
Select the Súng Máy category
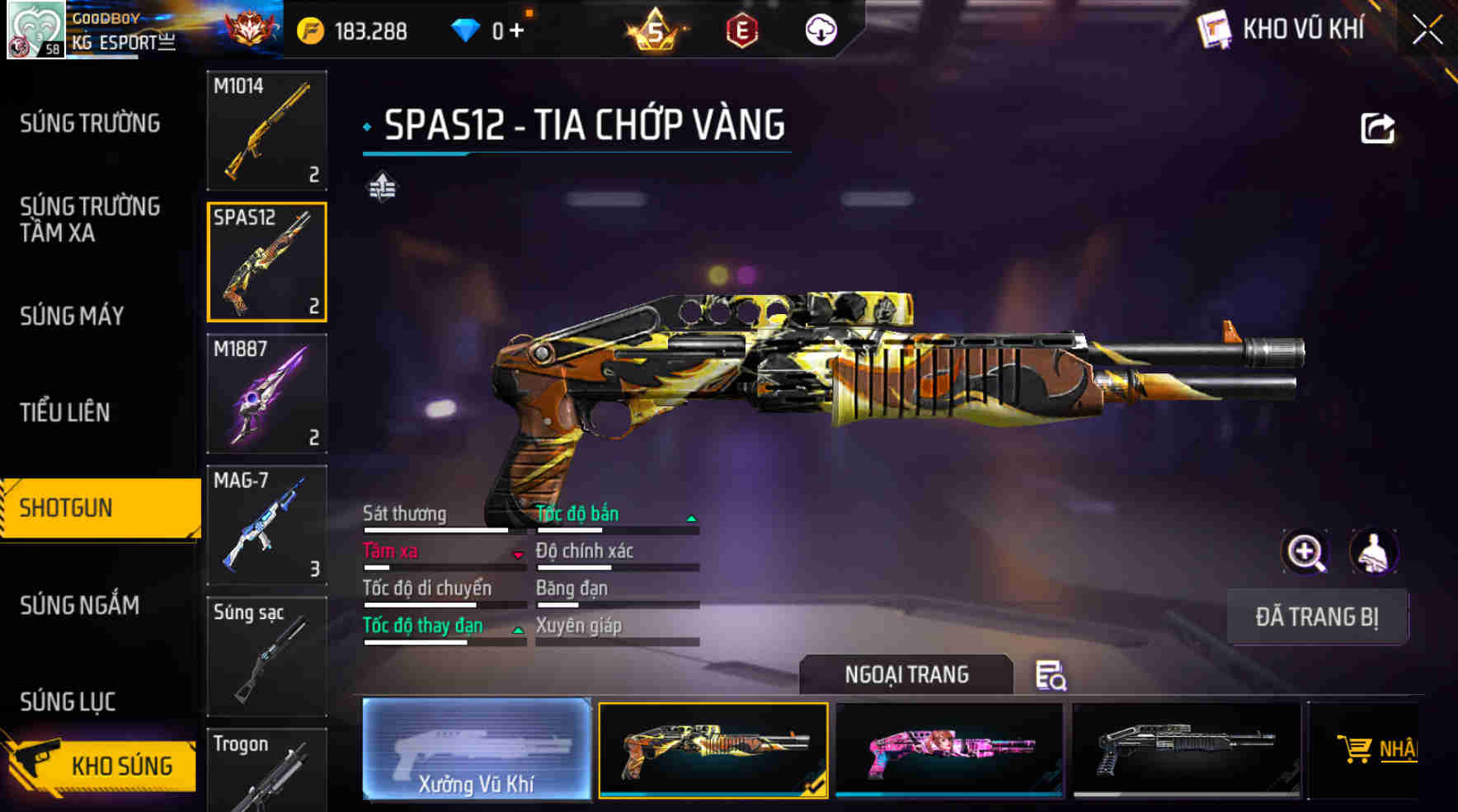click(x=73, y=316)
